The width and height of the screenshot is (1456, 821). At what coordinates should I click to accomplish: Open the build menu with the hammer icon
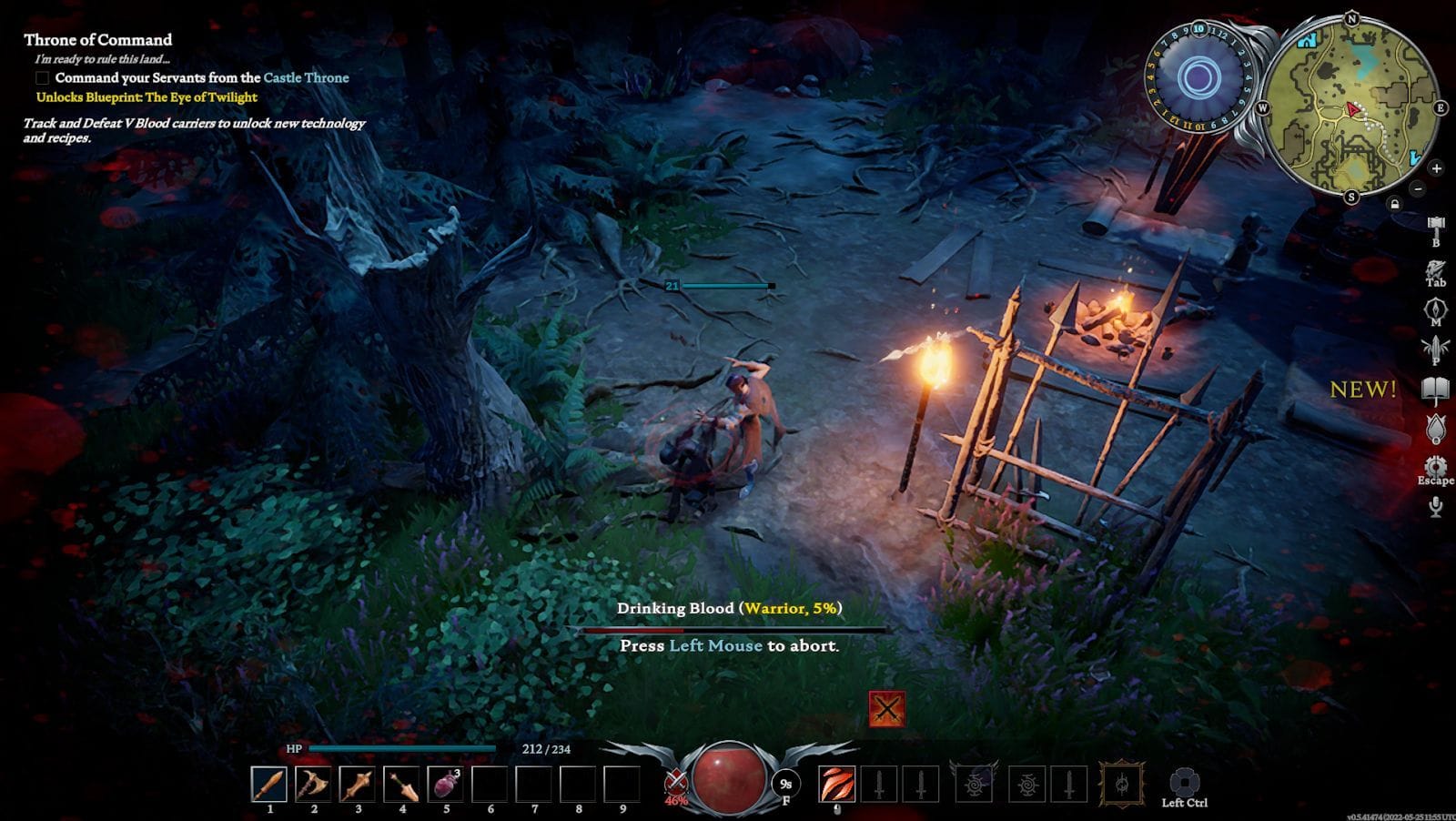(x=1435, y=224)
